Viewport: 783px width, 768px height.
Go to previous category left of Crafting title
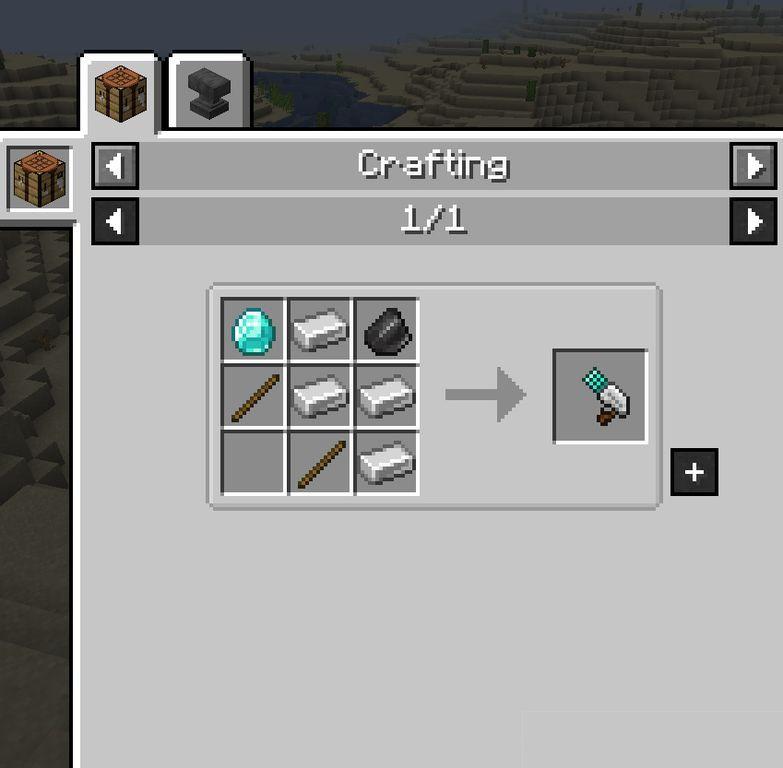coord(115,166)
